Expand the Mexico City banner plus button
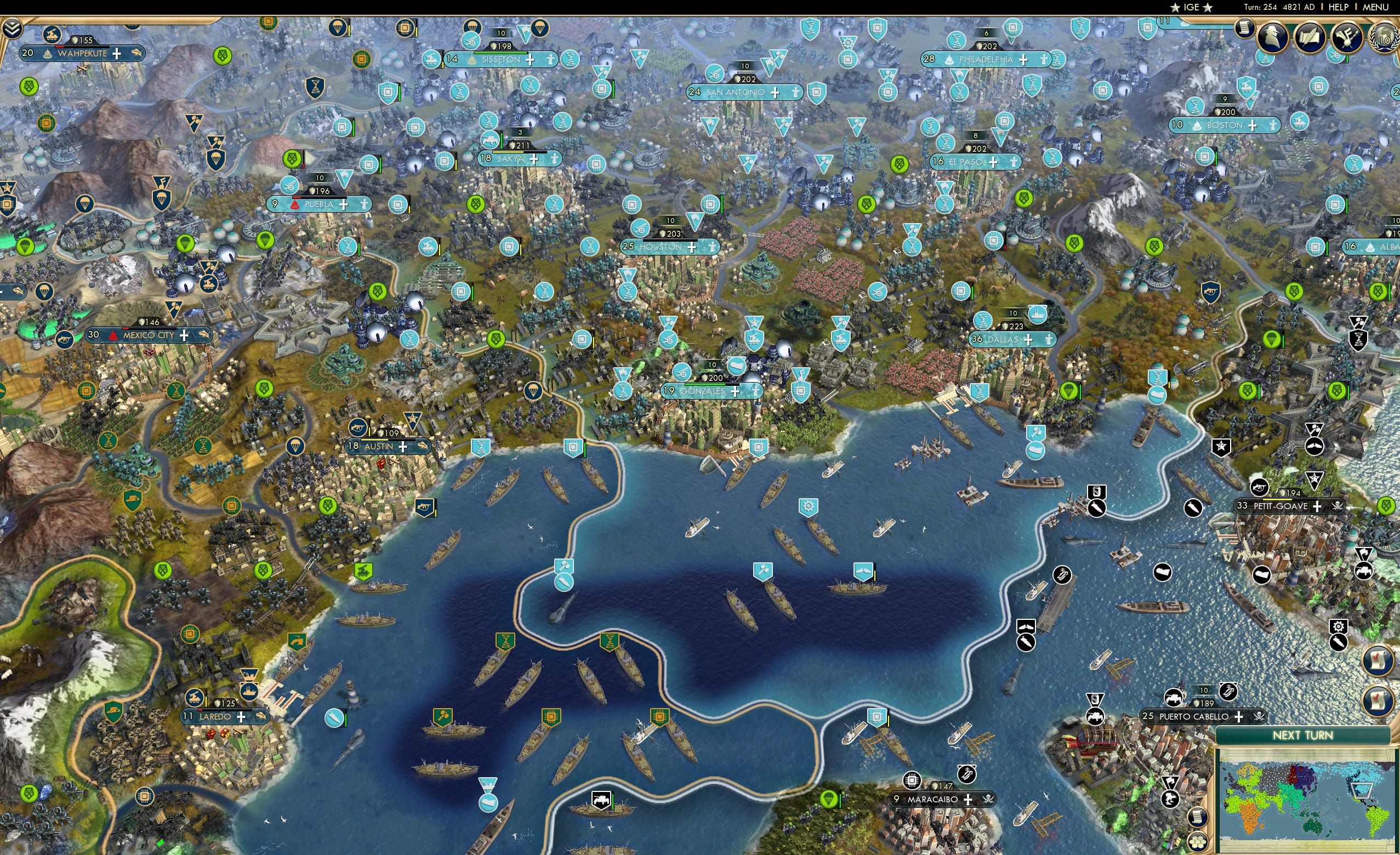 [185, 335]
